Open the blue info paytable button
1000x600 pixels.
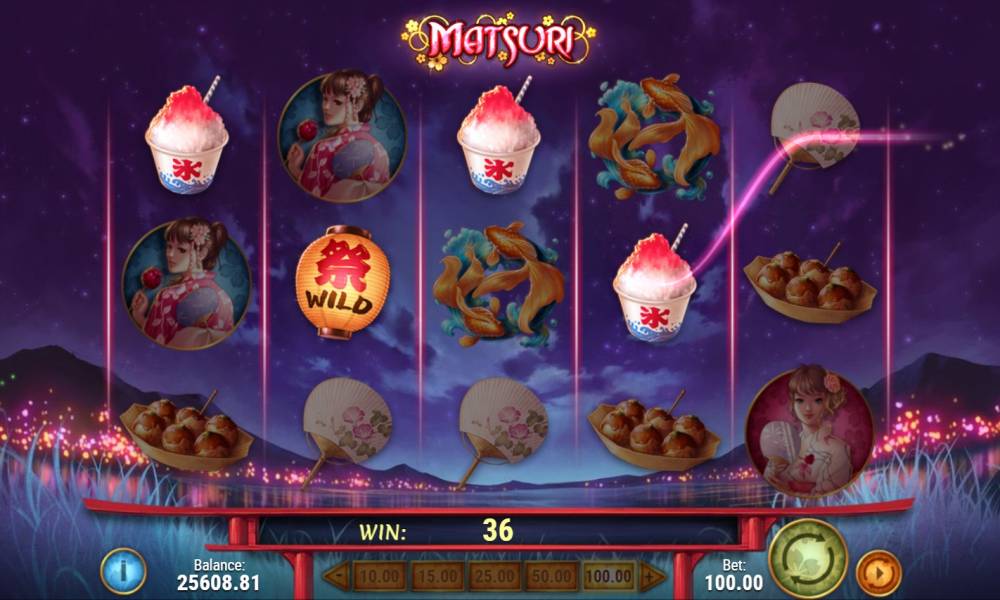[124, 571]
